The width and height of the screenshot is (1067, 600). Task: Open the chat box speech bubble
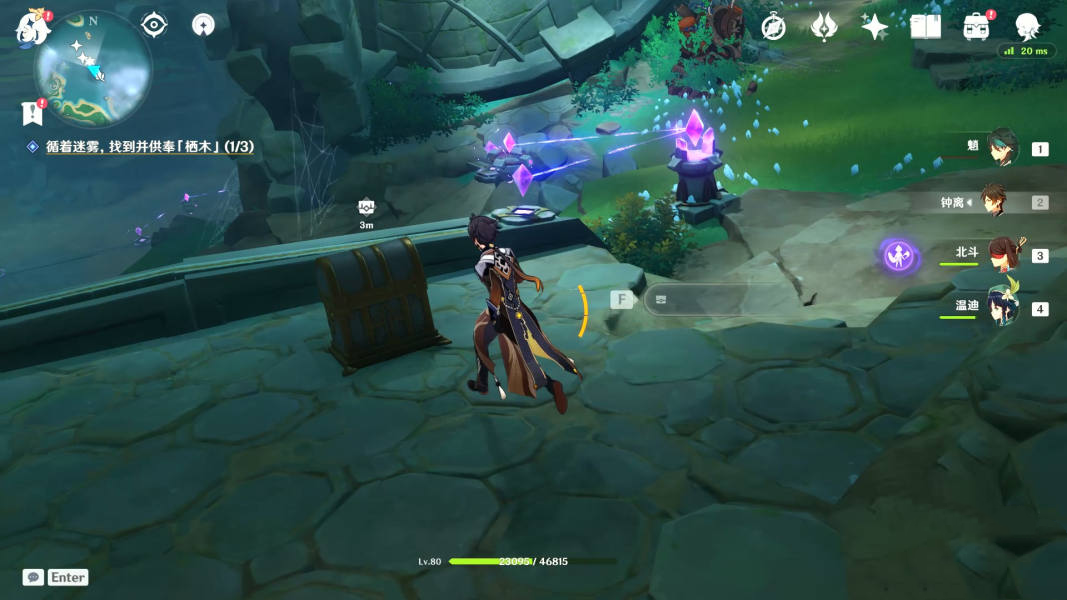point(33,577)
